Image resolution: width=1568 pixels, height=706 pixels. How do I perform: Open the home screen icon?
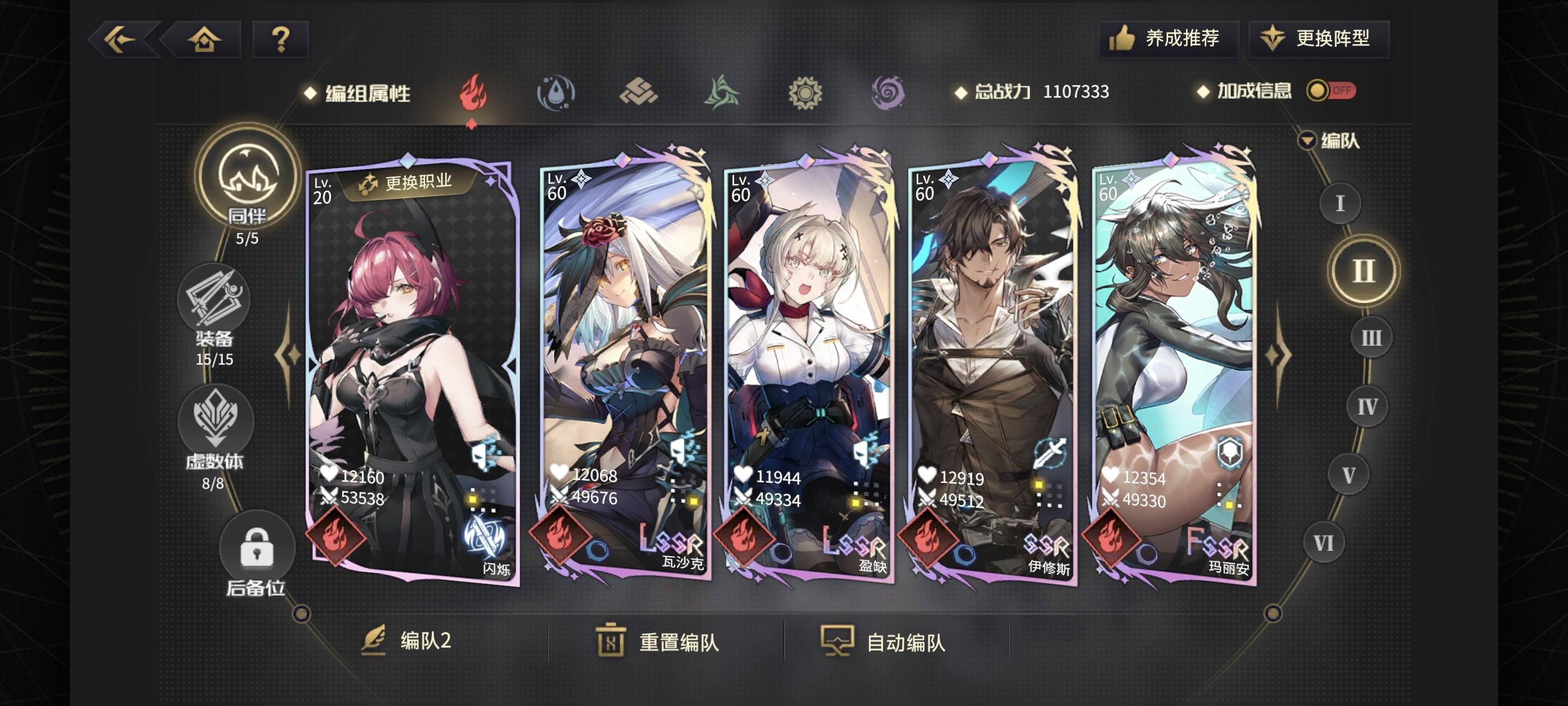(204, 40)
